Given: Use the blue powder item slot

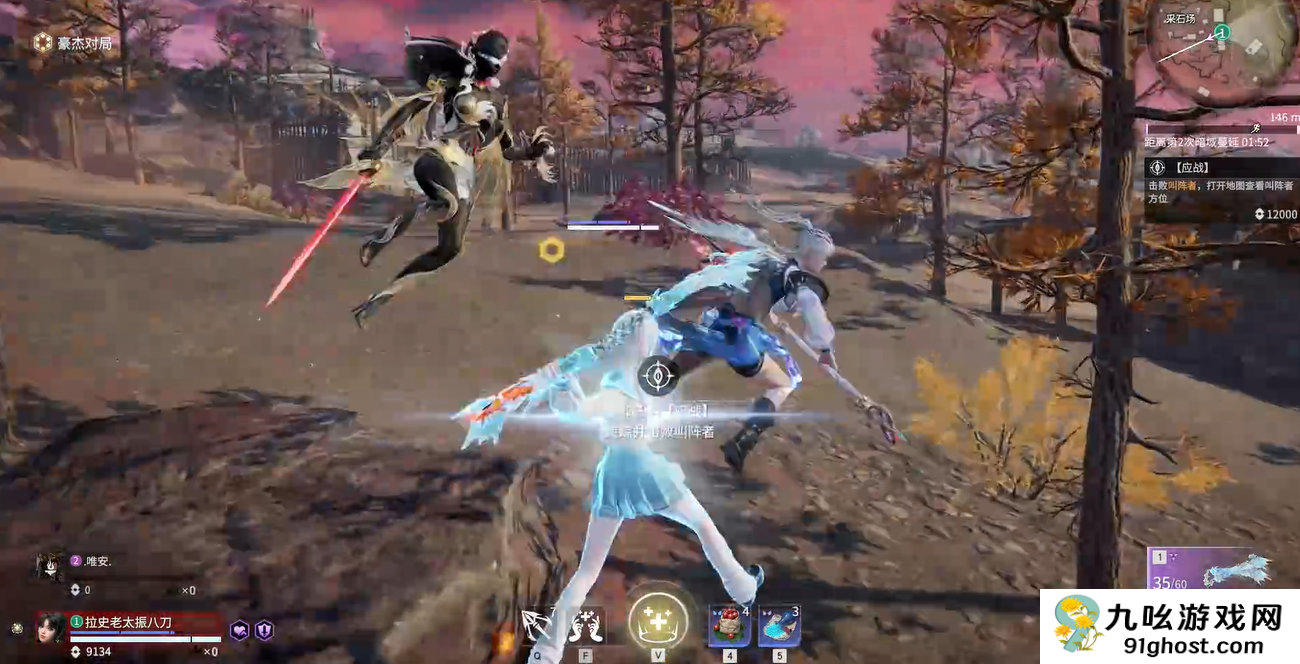Looking at the screenshot, I should click(779, 626).
